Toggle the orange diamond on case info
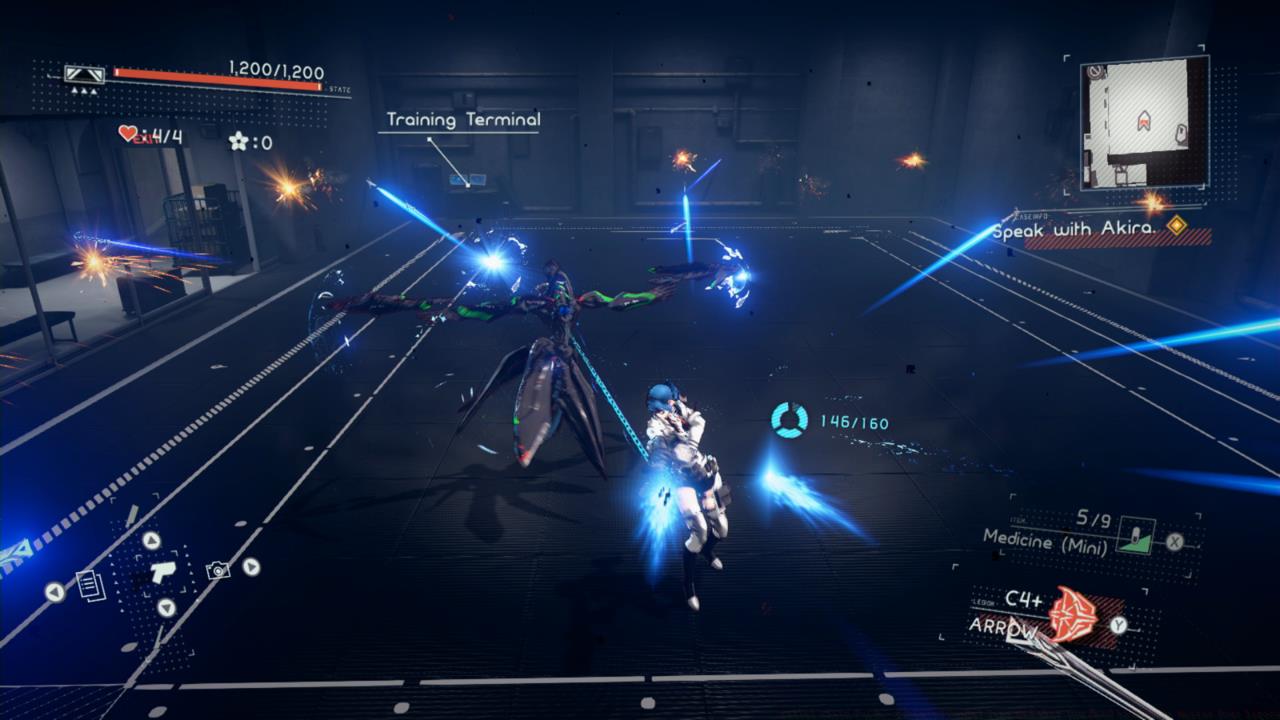The width and height of the screenshot is (1280, 720). [1175, 225]
